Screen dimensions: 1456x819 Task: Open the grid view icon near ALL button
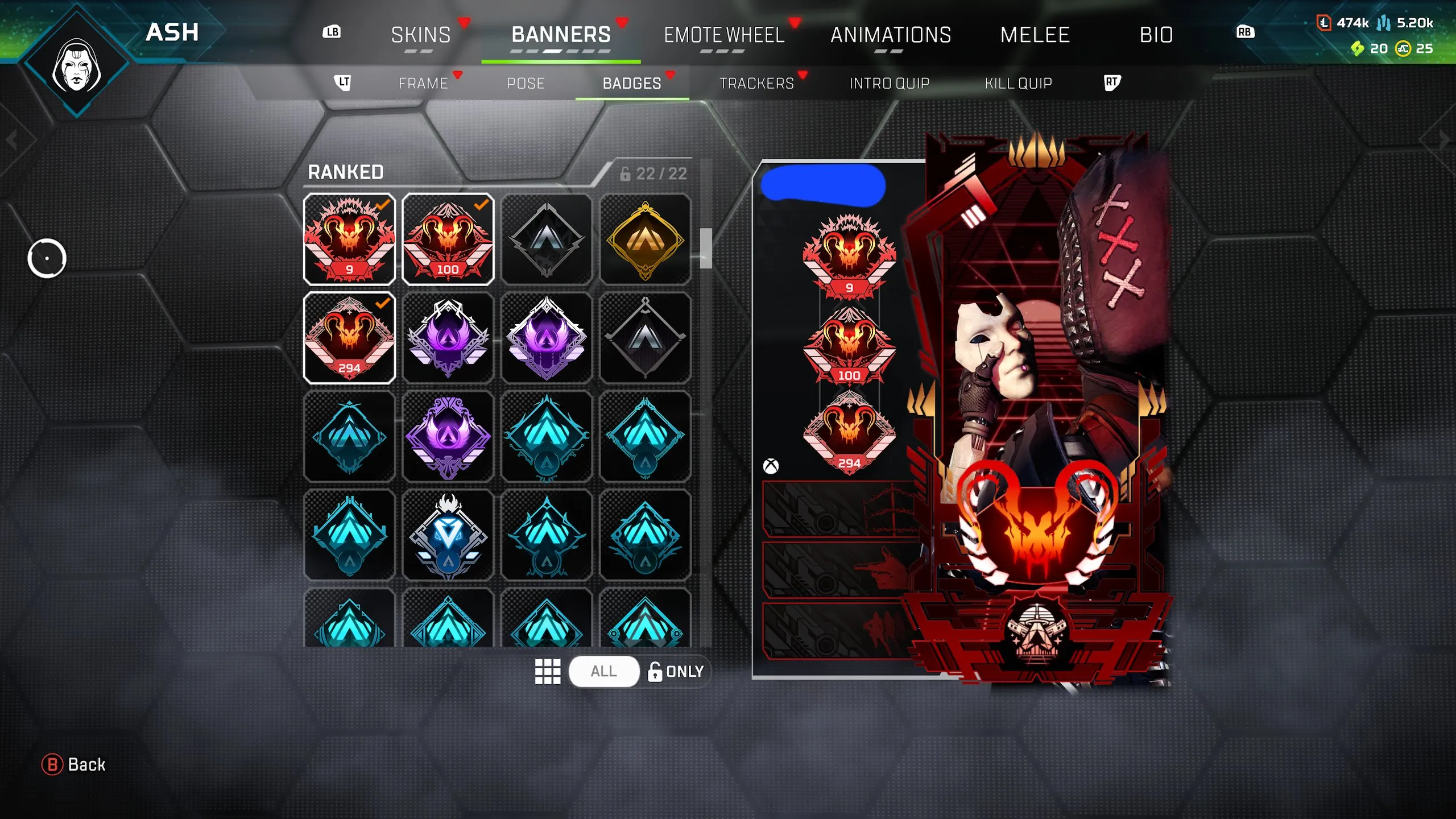point(548,671)
